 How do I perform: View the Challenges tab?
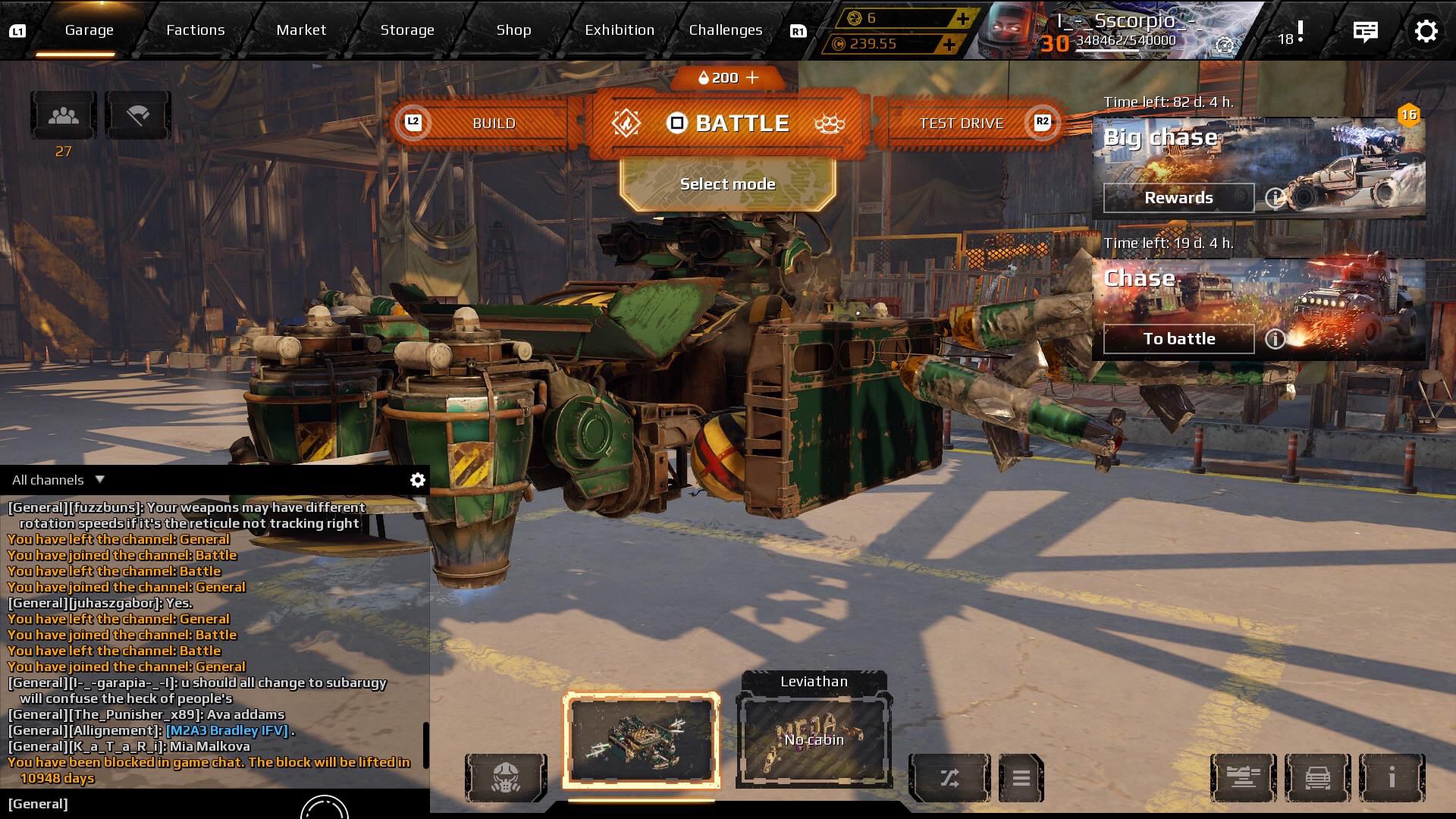725,30
